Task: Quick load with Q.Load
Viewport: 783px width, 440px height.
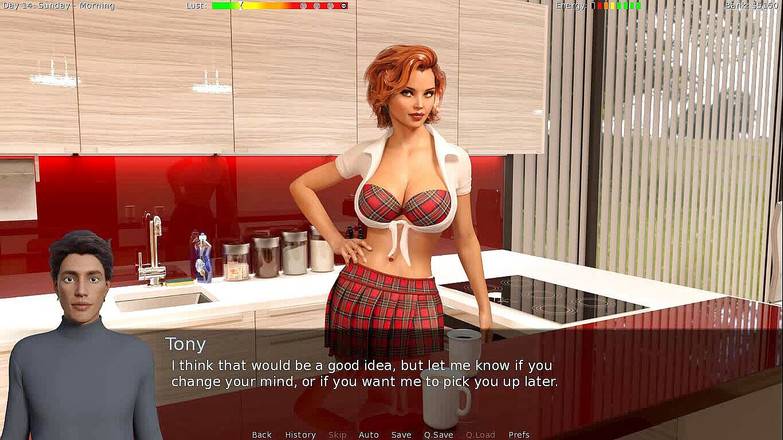Action: tap(480, 434)
